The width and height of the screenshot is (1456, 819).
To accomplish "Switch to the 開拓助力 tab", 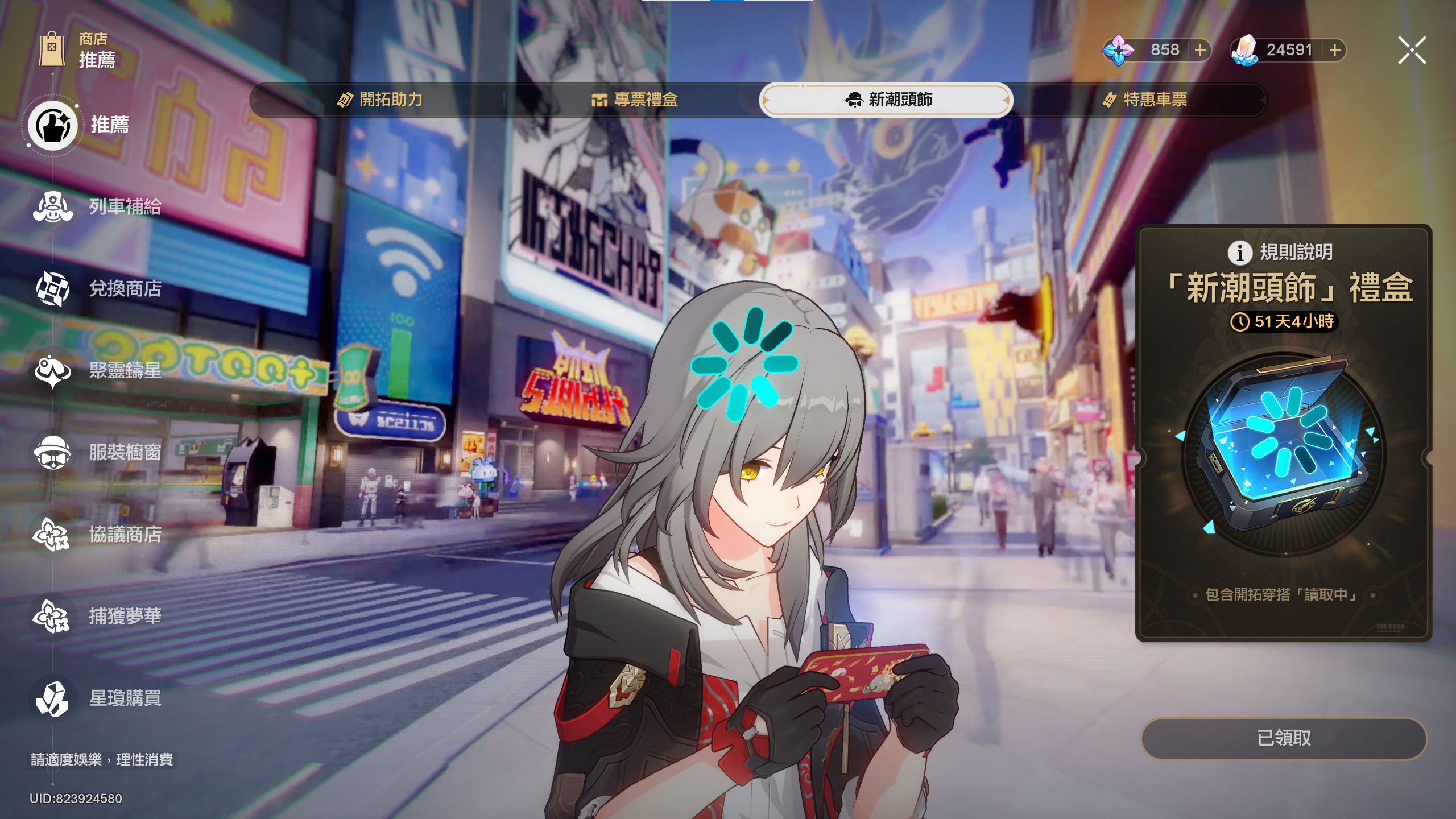I will coord(380,100).
